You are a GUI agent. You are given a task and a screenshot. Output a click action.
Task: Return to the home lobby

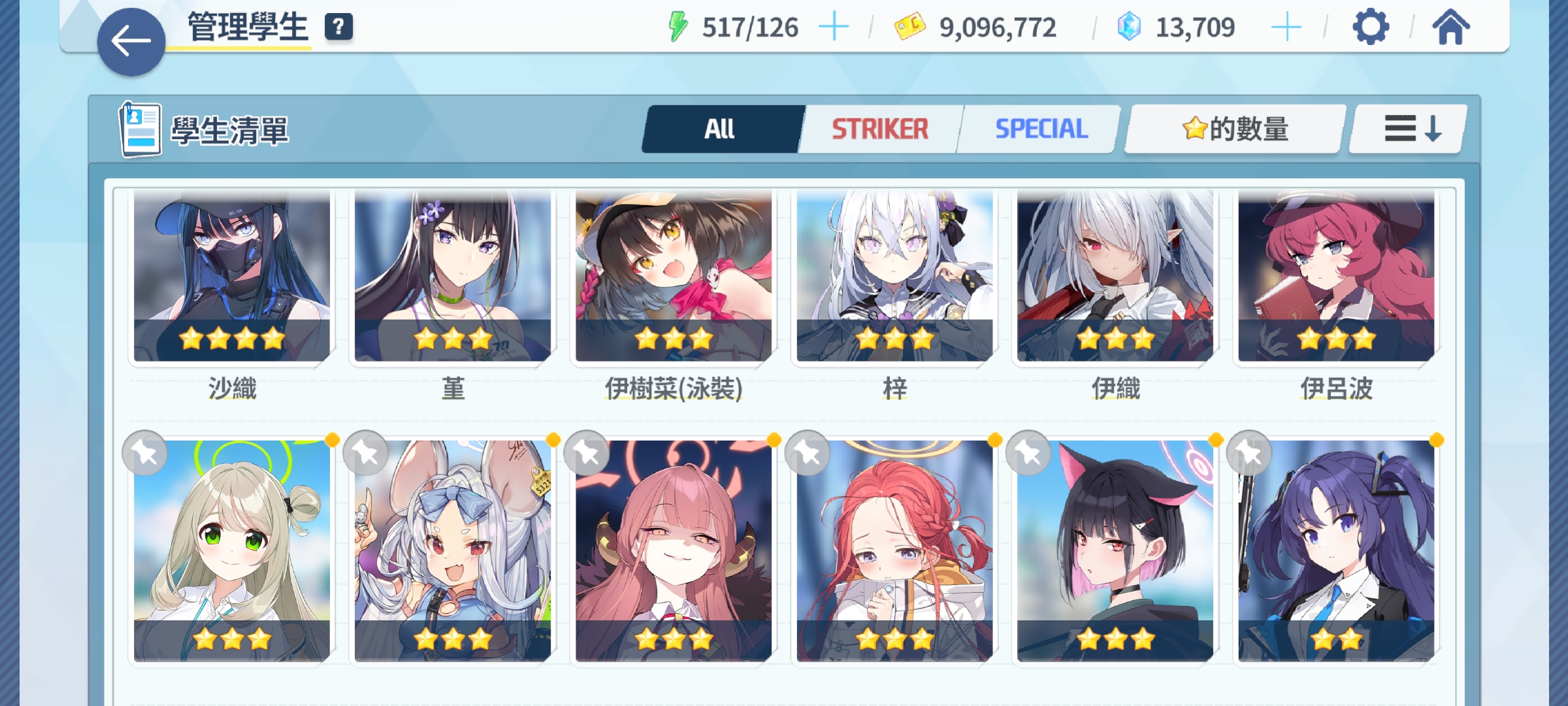coord(1450,27)
